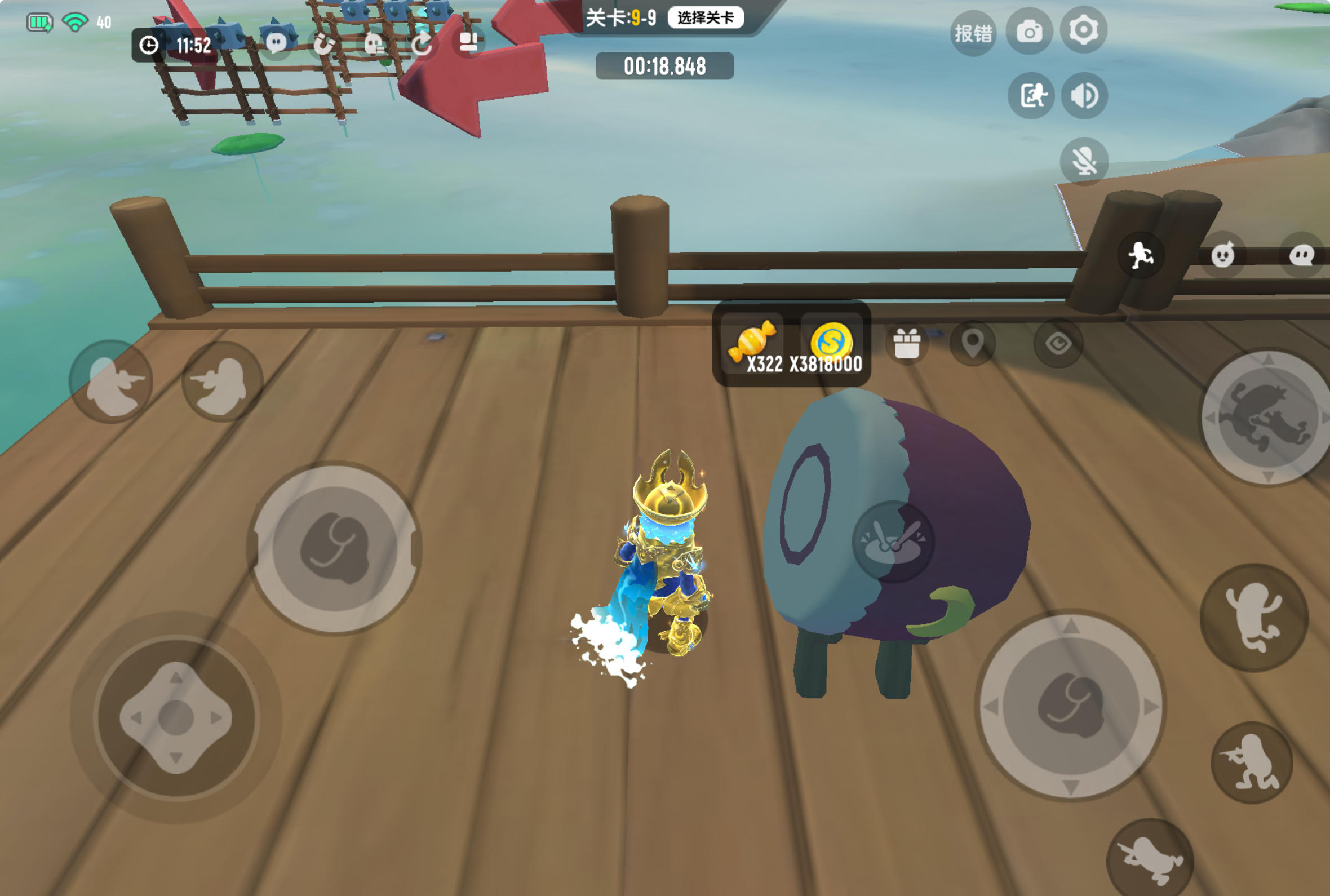Viewport: 1330px width, 896px height.
Task: Restart the level with the reload icon
Action: (x=423, y=43)
